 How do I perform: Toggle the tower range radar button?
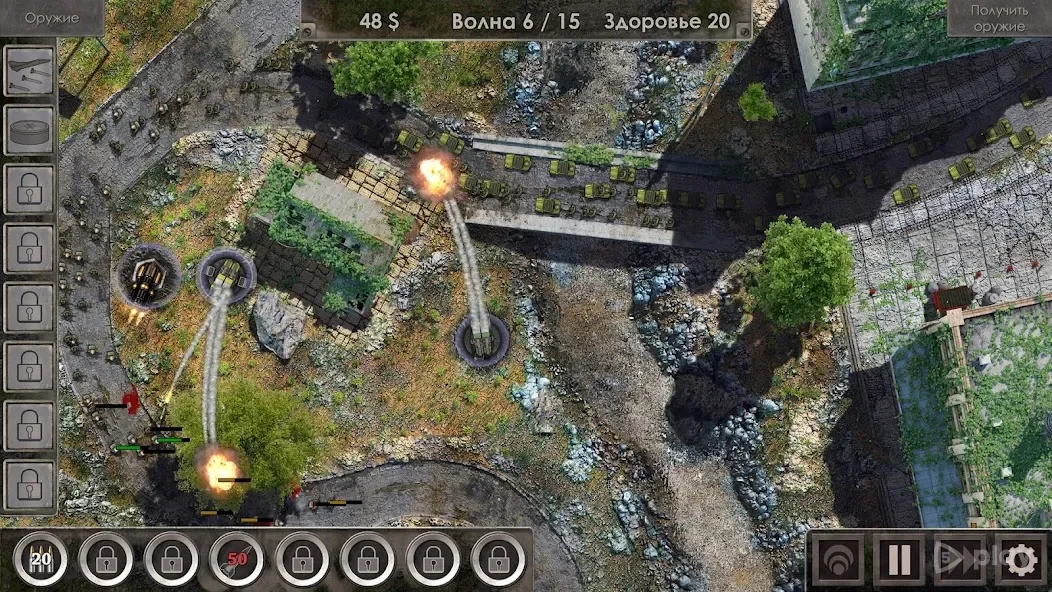coord(837,560)
